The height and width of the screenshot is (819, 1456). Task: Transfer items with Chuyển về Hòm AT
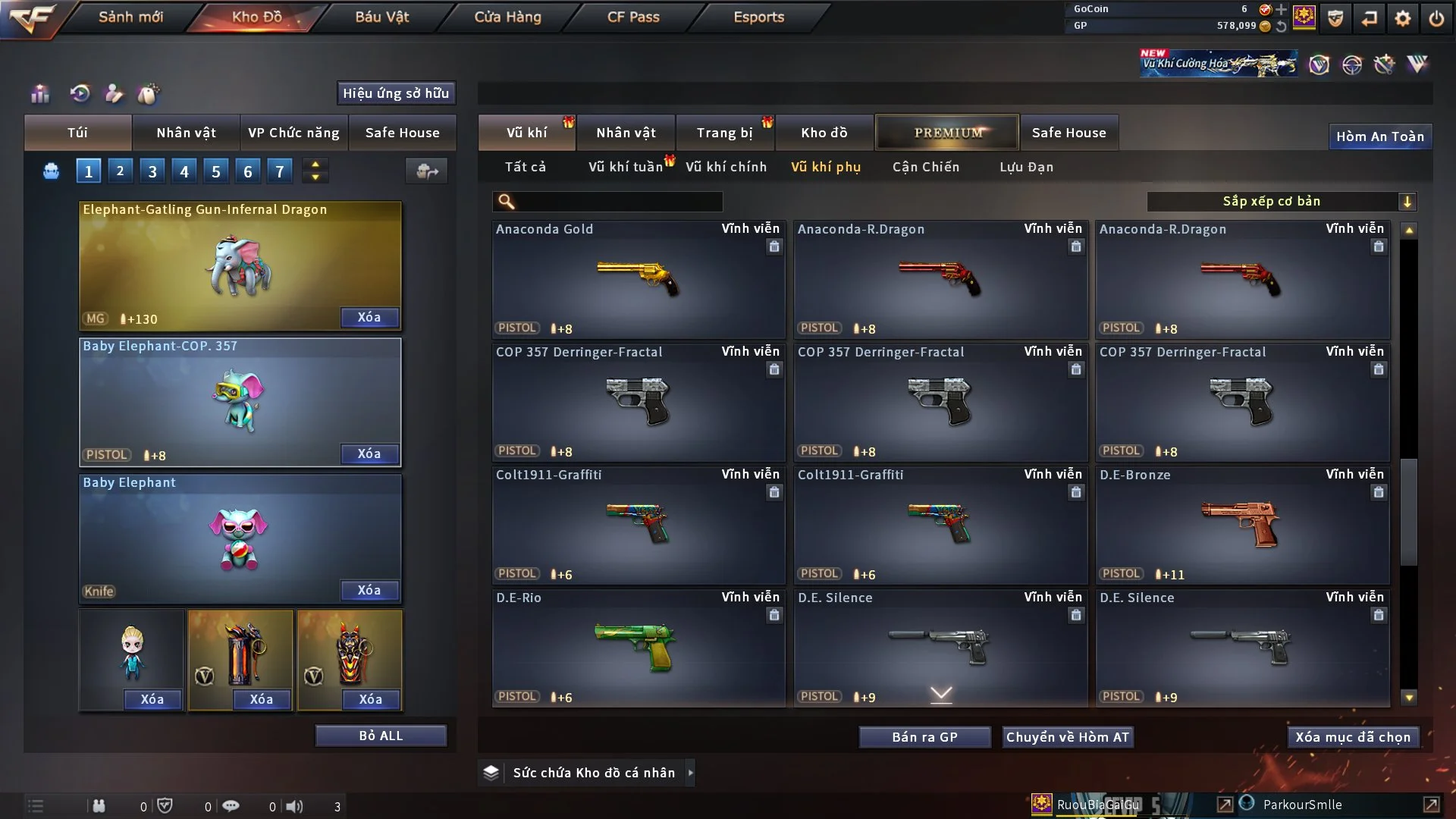coord(1067,737)
